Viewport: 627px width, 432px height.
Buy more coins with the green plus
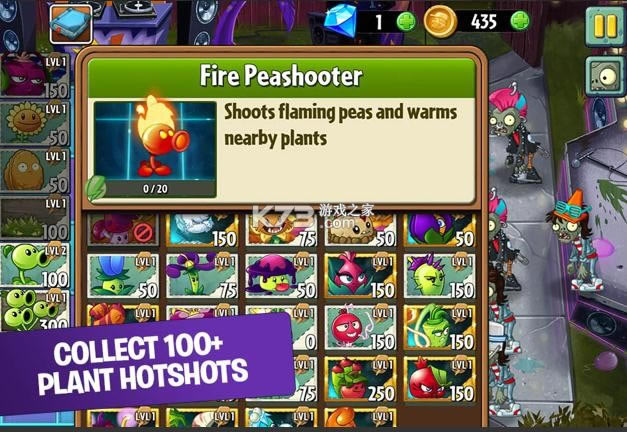click(519, 21)
